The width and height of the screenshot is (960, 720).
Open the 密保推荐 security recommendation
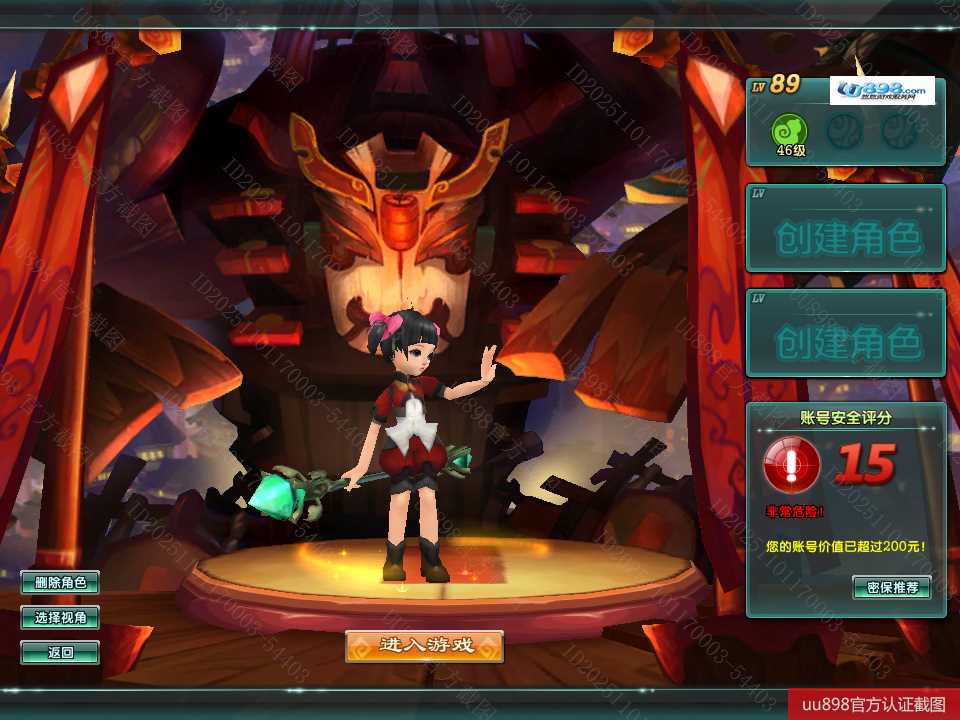[892, 587]
